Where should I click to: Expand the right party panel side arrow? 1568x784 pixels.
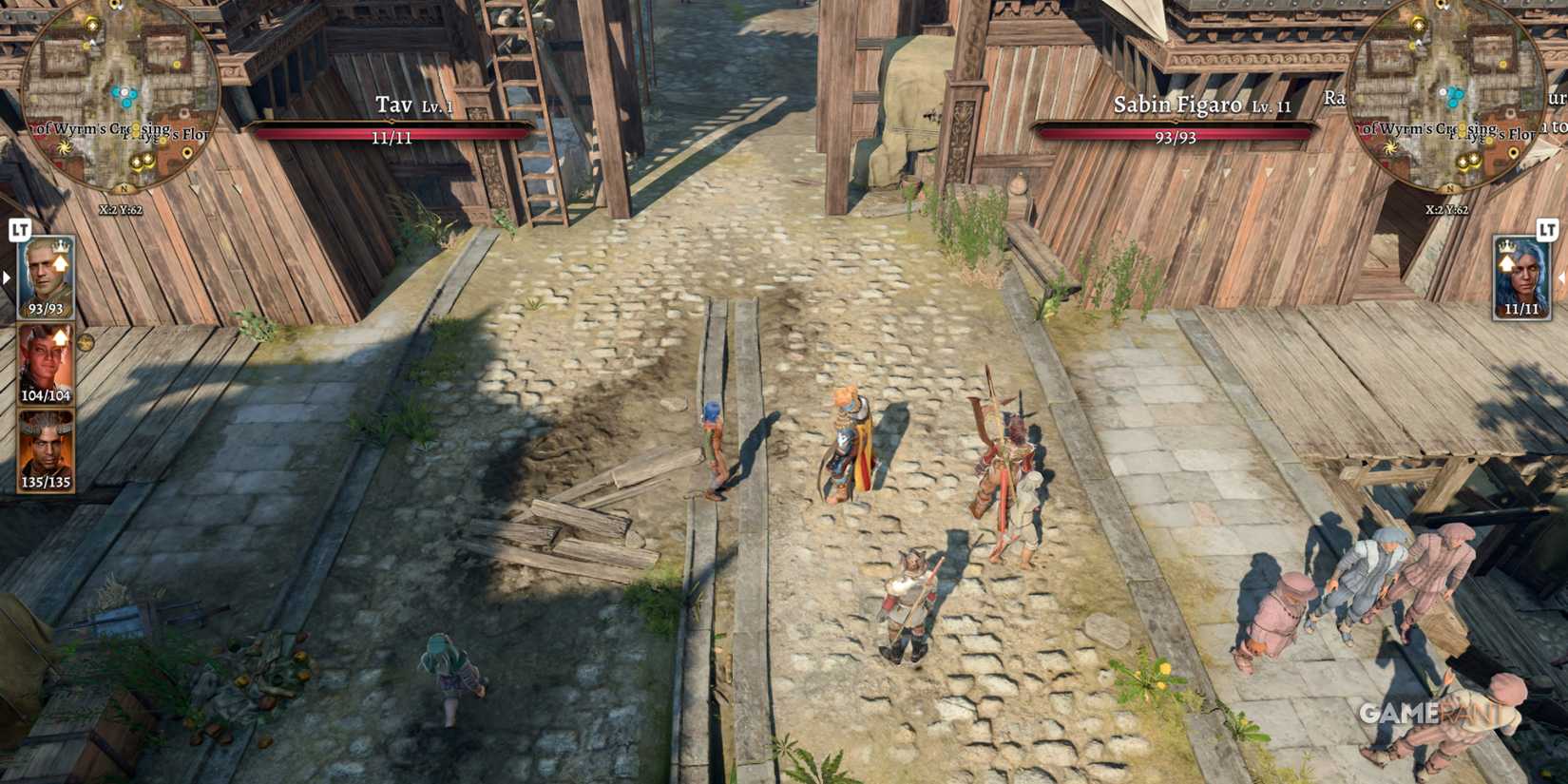(x=1561, y=278)
